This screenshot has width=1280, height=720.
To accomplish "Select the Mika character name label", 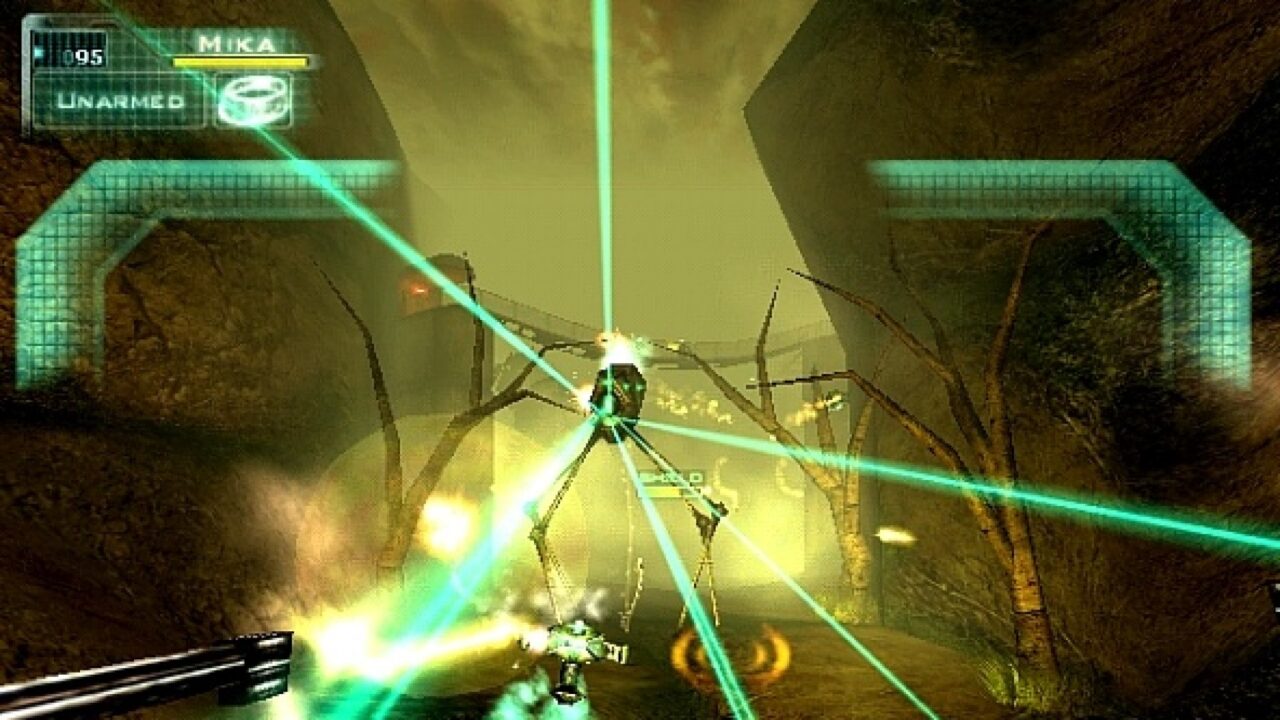I will pos(236,44).
